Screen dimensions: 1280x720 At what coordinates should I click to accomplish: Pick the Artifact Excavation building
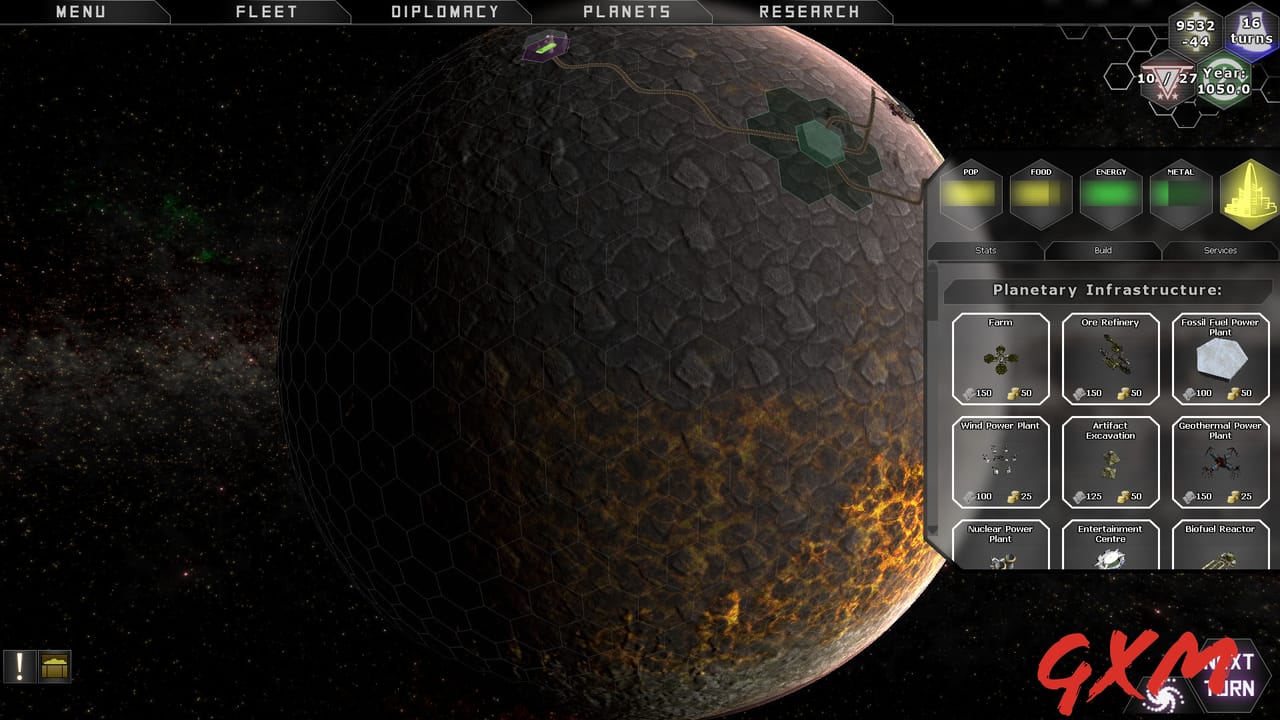(1110, 462)
